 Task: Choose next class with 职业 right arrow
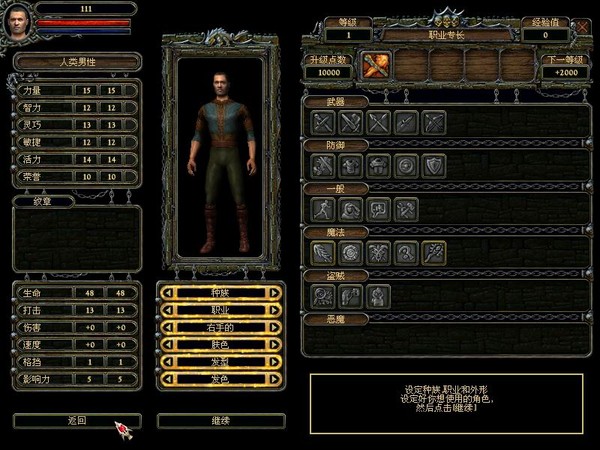tap(275, 310)
